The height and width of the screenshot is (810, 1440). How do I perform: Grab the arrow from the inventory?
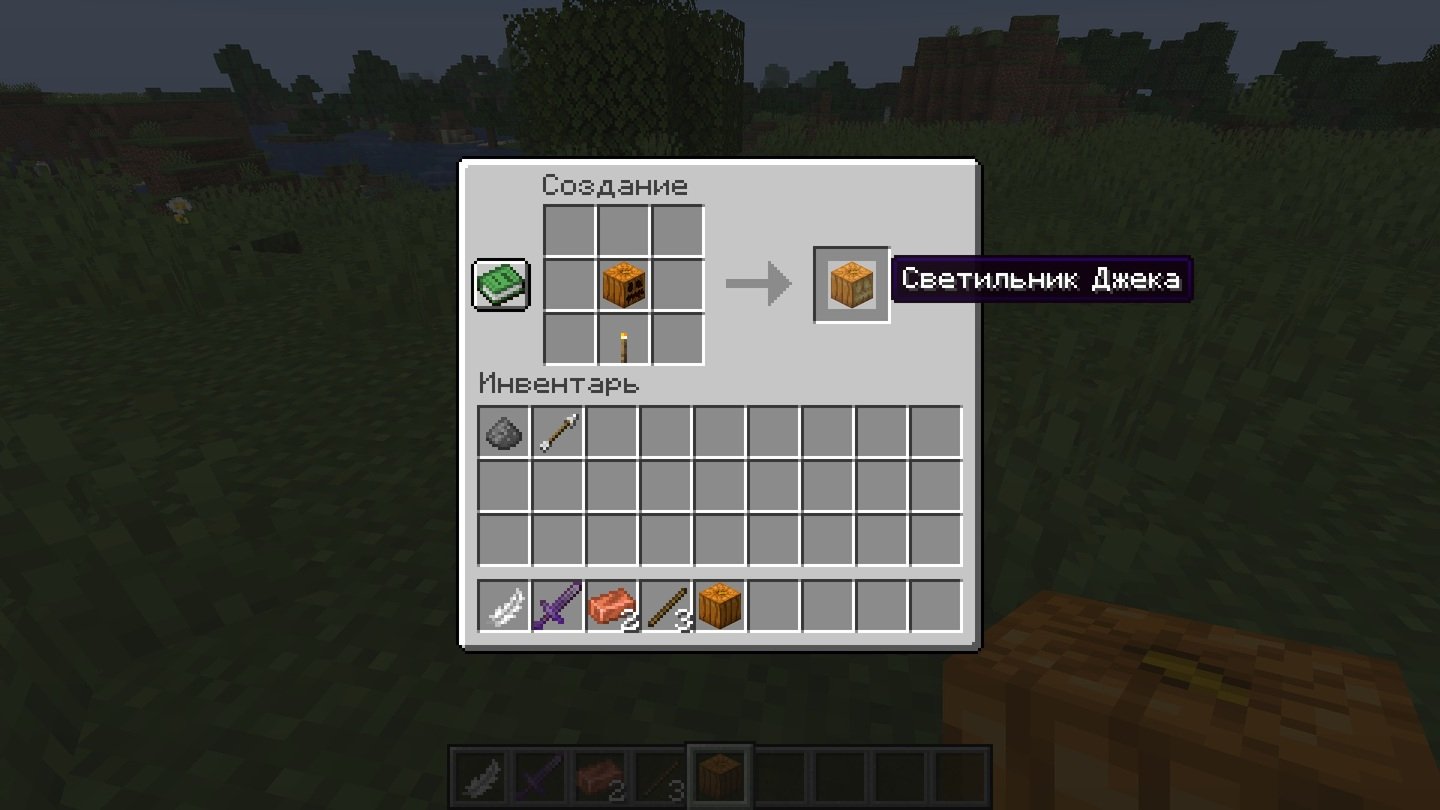point(558,432)
